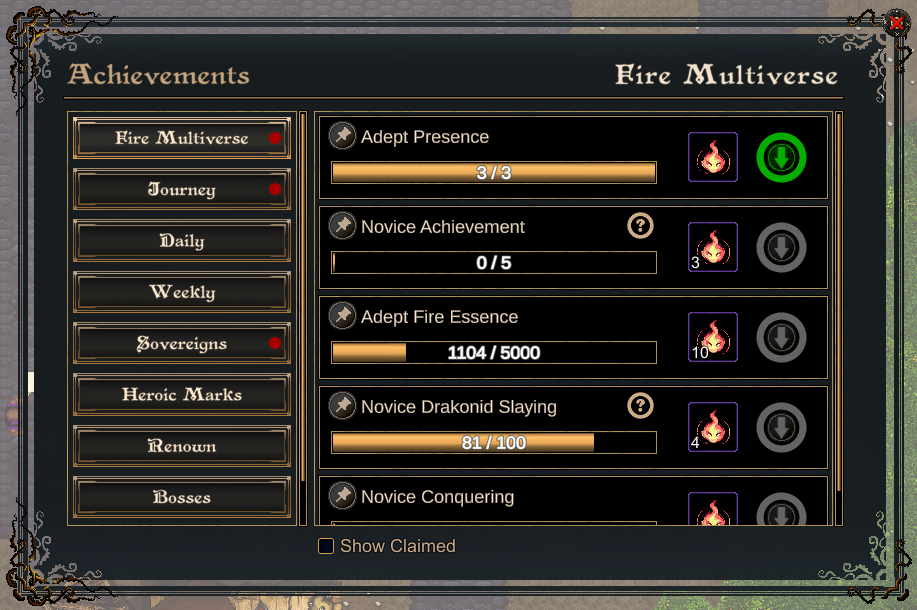Image resolution: width=917 pixels, height=610 pixels.
Task: Switch to the Fire Multiverse category
Action: click(x=182, y=139)
